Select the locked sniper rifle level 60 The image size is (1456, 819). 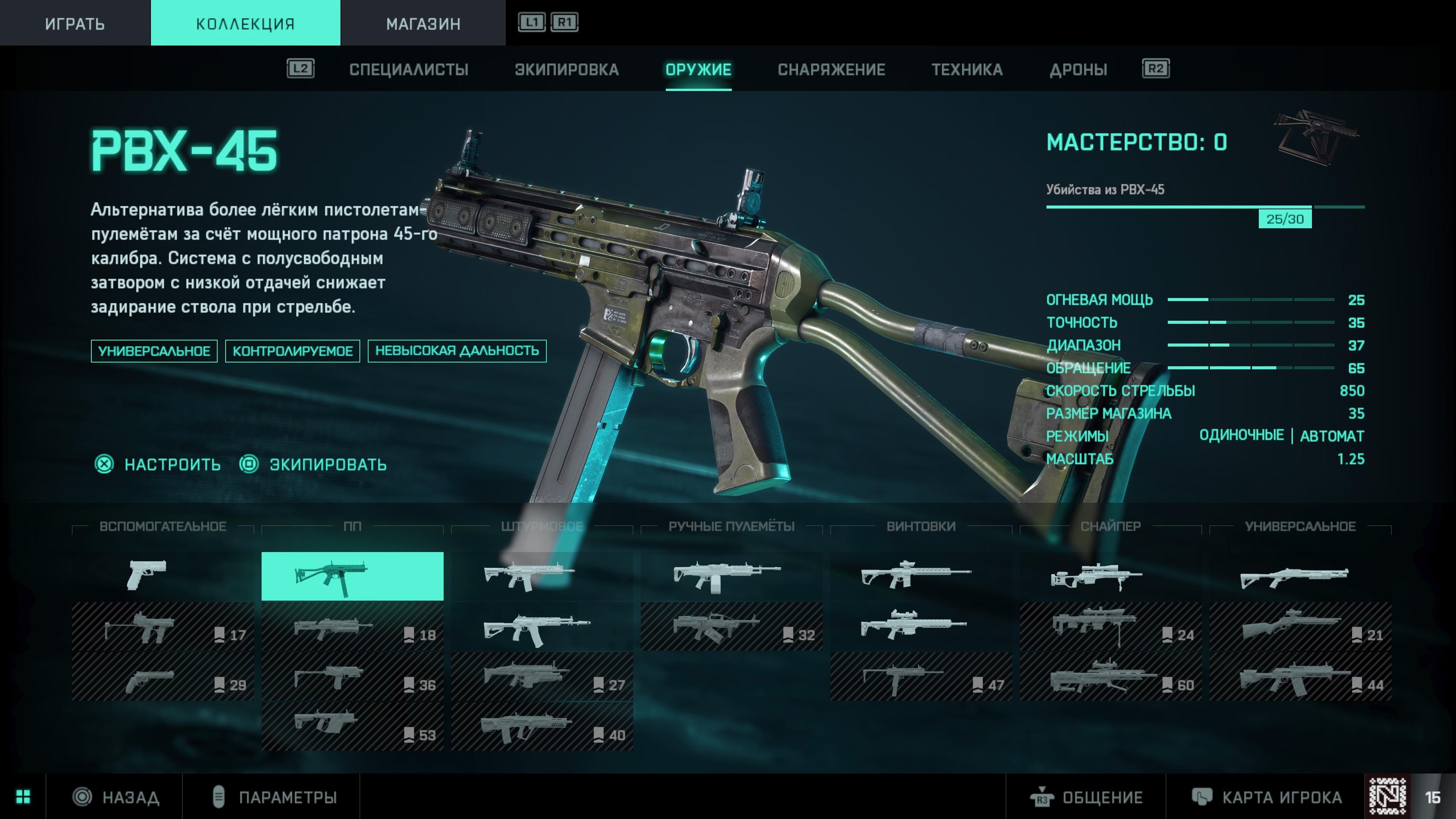1111,676
